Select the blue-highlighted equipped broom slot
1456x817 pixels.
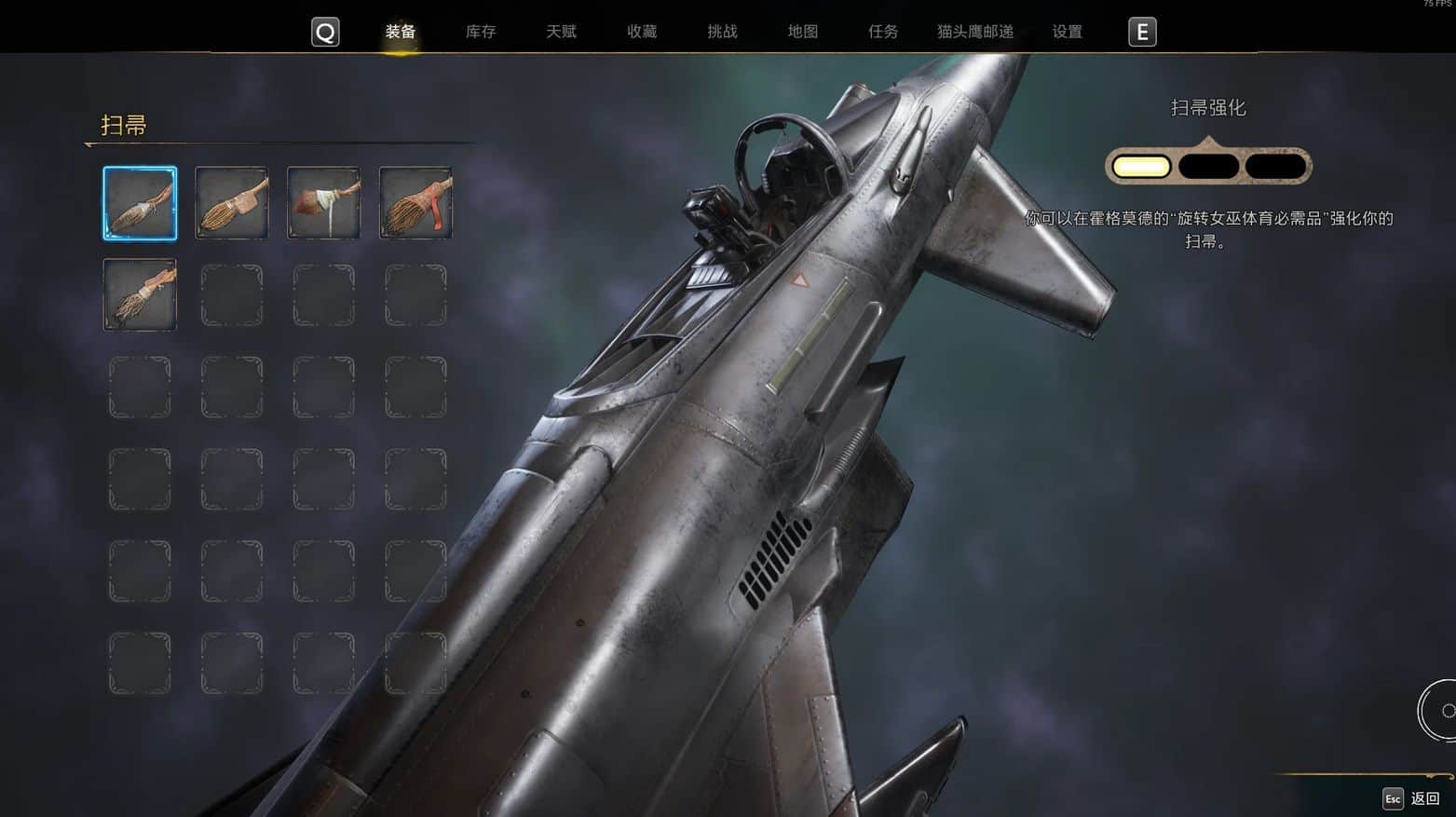[140, 203]
